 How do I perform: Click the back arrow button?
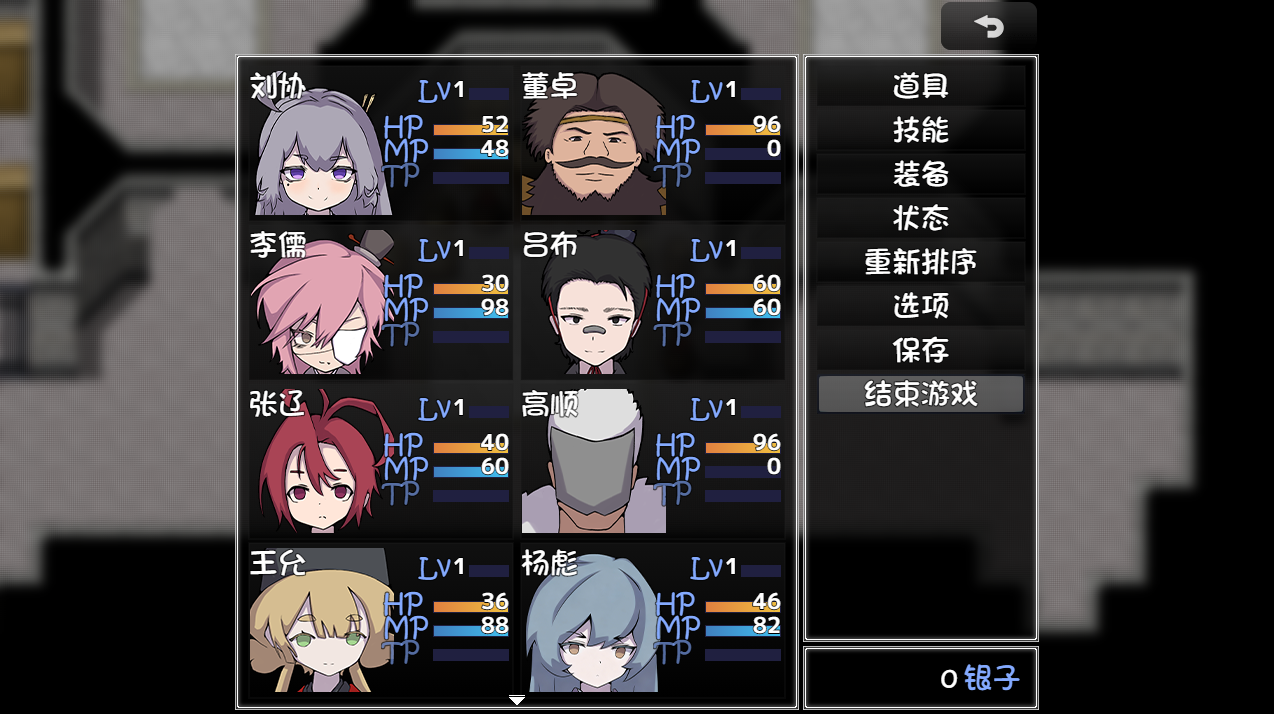(x=988, y=27)
